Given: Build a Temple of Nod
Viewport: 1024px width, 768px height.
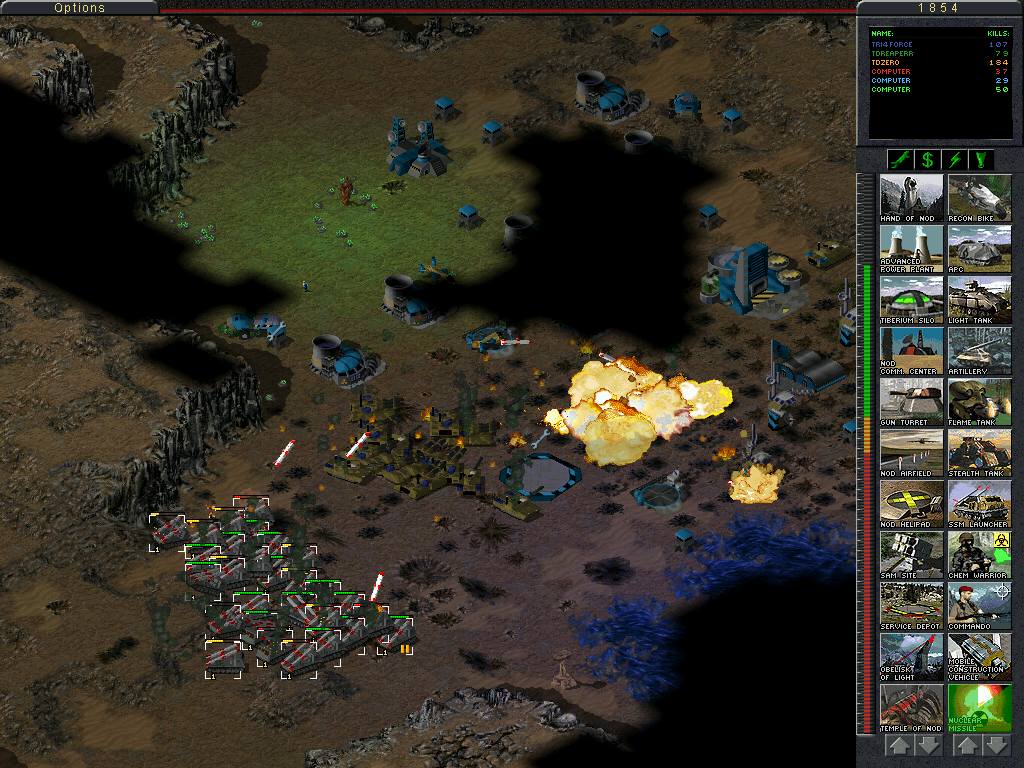Looking at the screenshot, I should pos(911,707).
